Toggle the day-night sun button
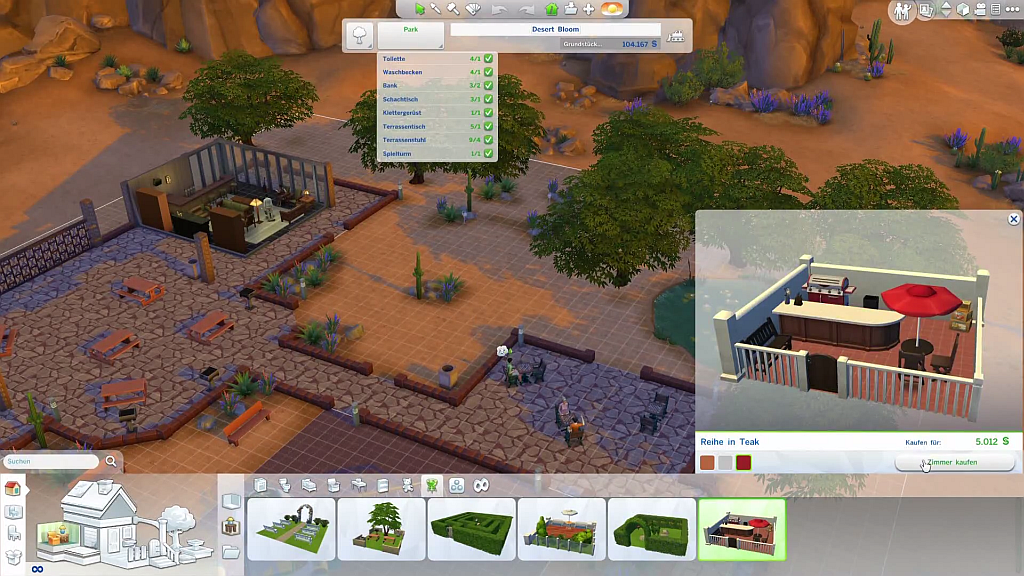 click(x=613, y=9)
